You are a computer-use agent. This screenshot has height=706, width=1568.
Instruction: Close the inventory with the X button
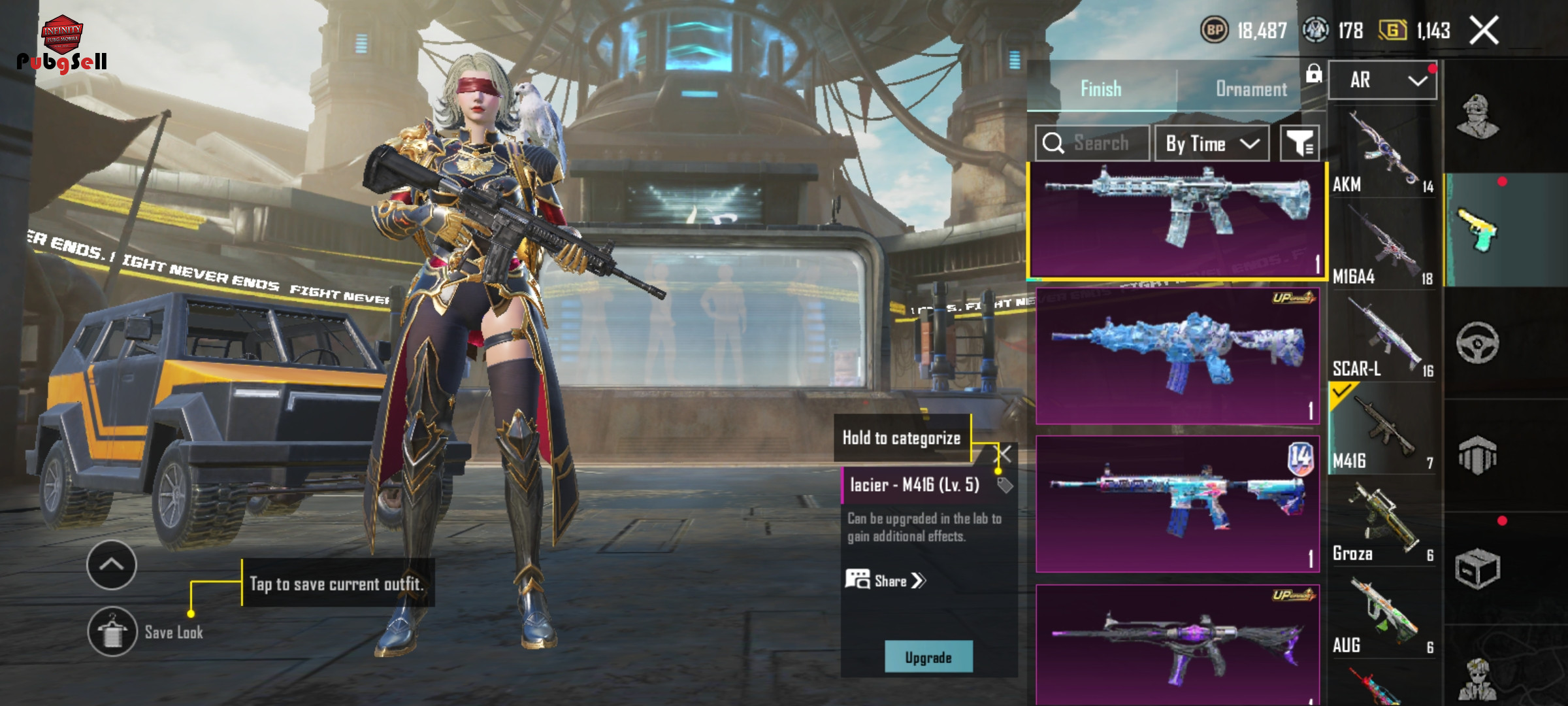1484,31
